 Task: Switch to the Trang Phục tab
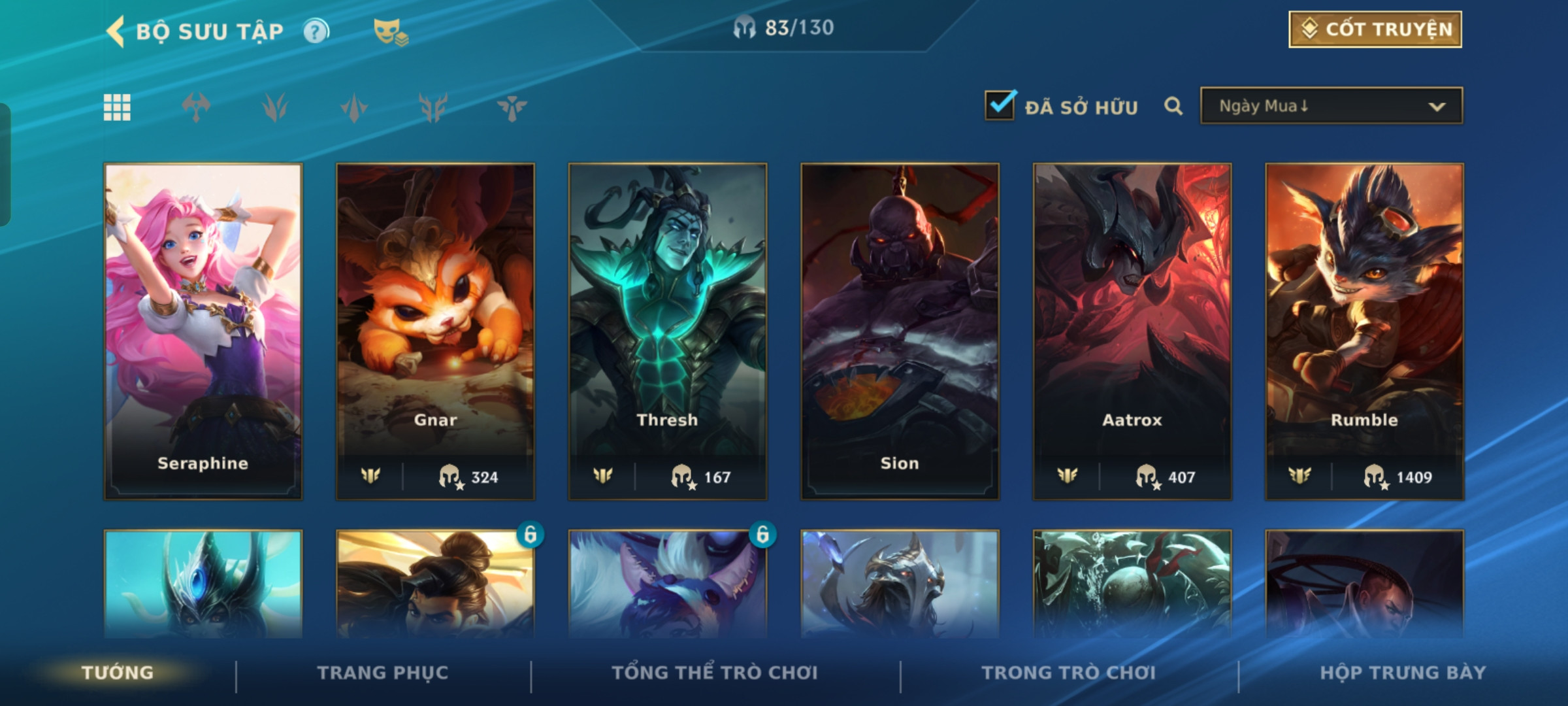[x=383, y=673]
